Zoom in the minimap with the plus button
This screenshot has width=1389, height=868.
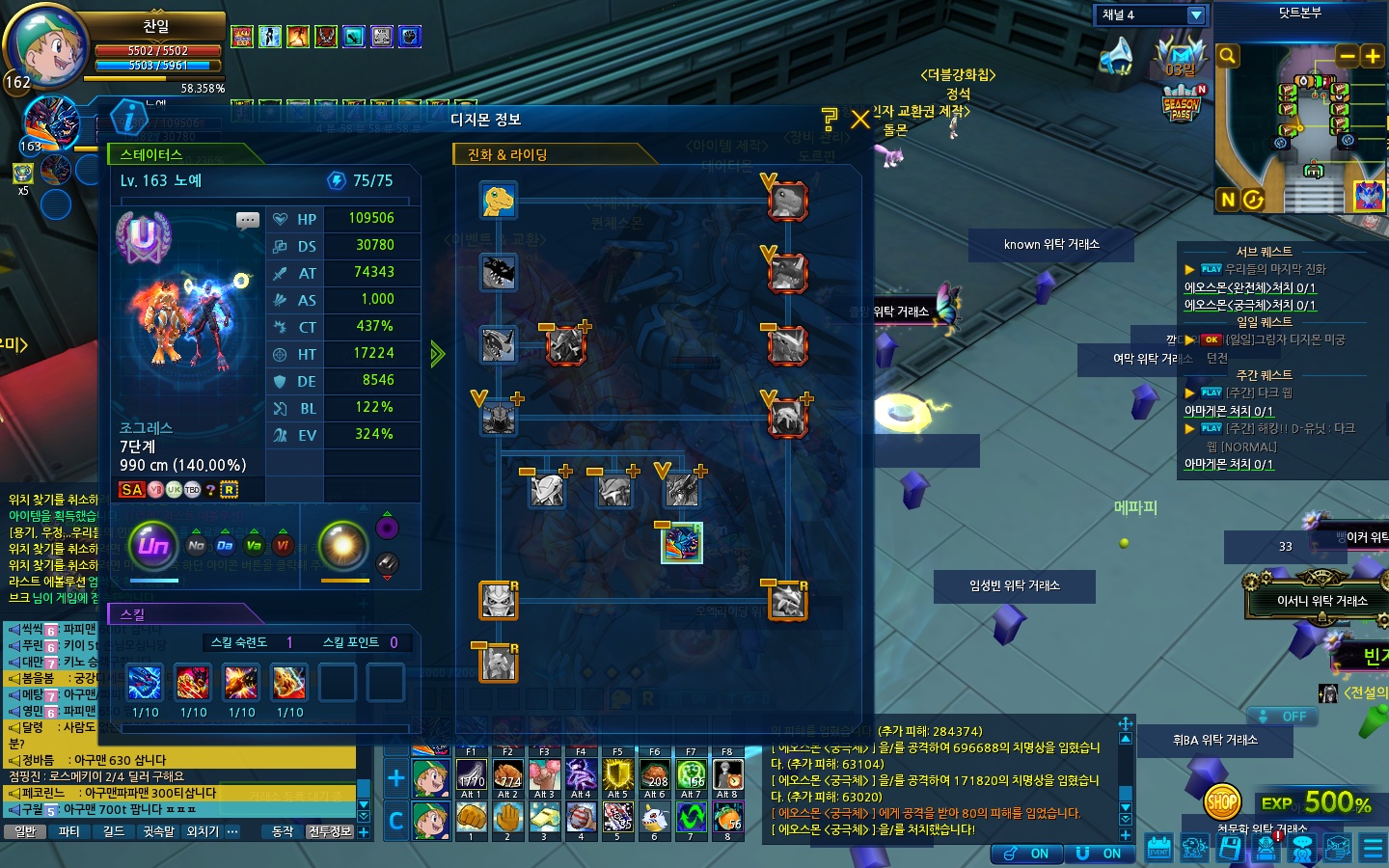pyautogui.click(x=1372, y=56)
